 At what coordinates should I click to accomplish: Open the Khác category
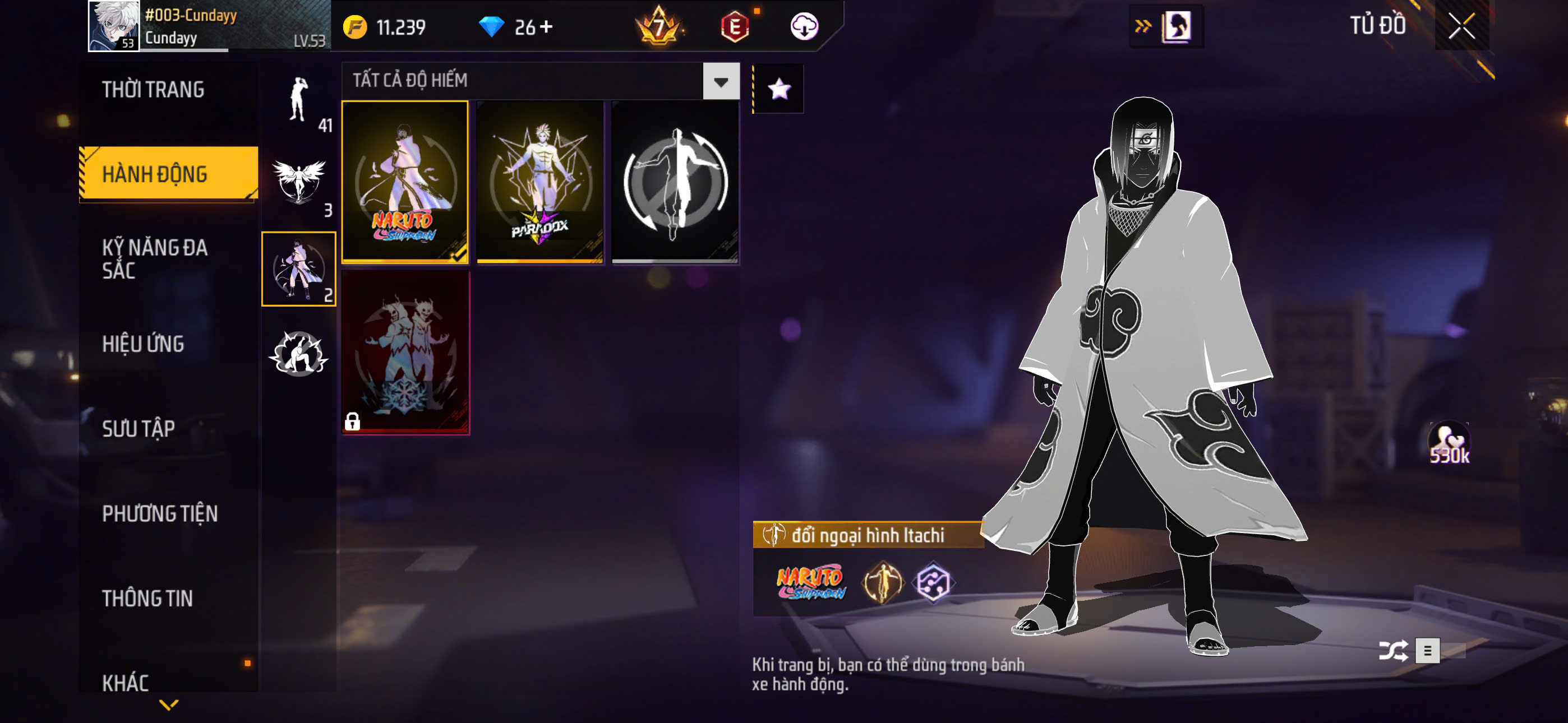point(126,682)
